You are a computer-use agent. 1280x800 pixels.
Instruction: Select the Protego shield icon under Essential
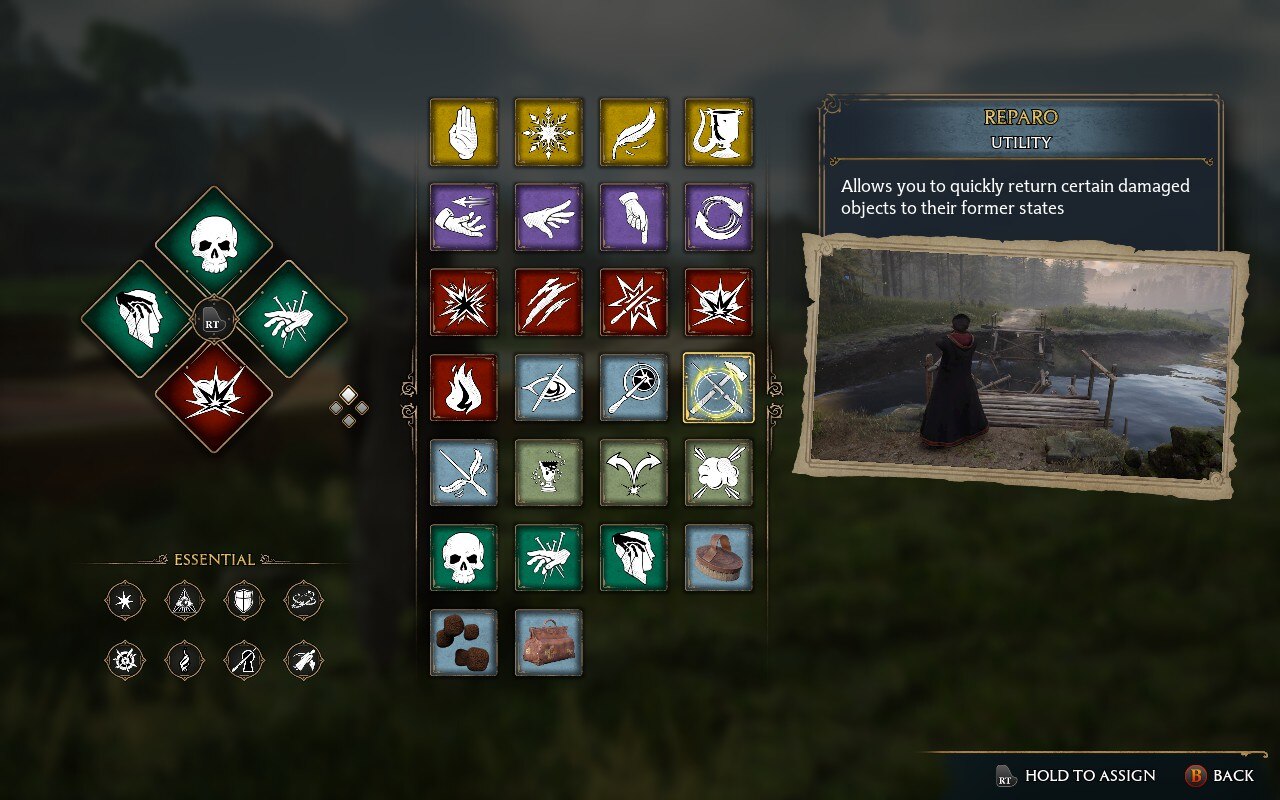pyautogui.click(x=244, y=600)
